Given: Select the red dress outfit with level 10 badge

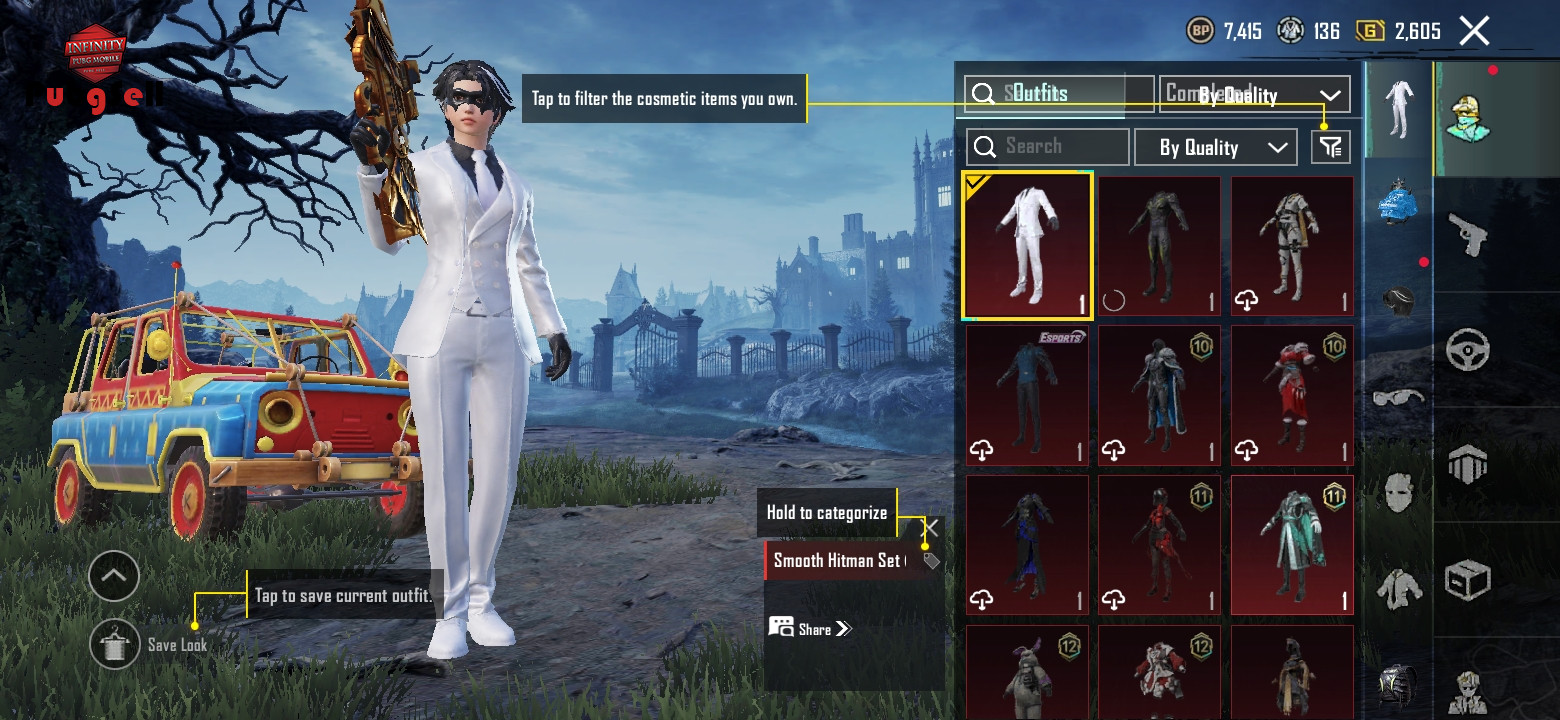Looking at the screenshot, I should tap(1292, 396).
